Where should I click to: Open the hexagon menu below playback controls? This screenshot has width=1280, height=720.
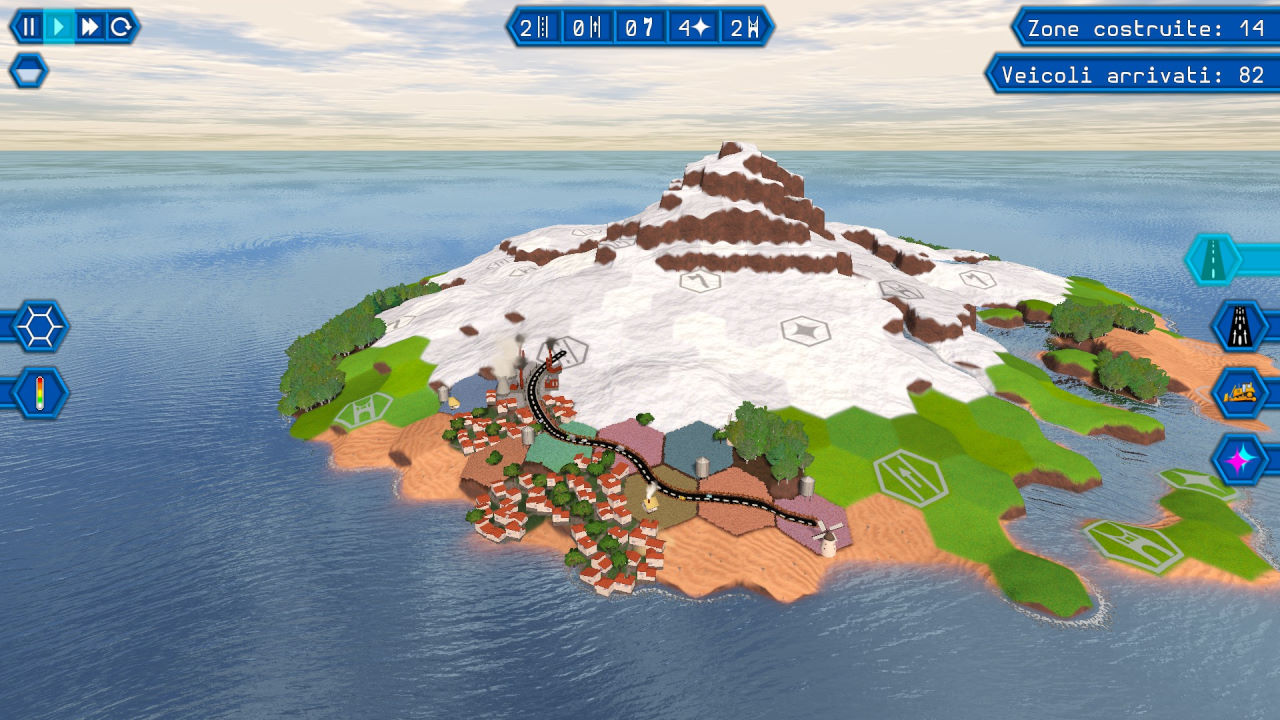pyautogui.click(x=28, y=71)
